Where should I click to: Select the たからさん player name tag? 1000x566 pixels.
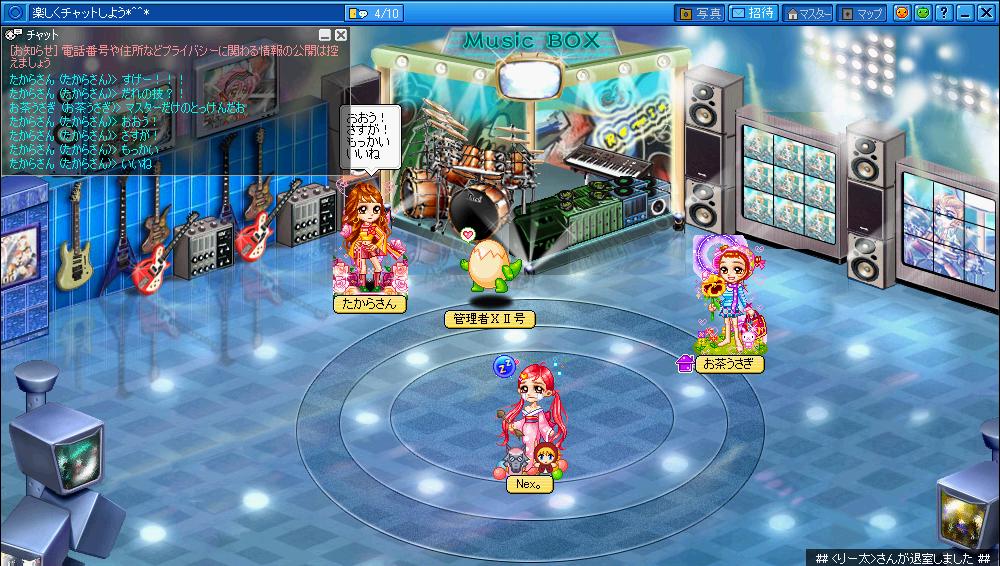coord(370,304)
